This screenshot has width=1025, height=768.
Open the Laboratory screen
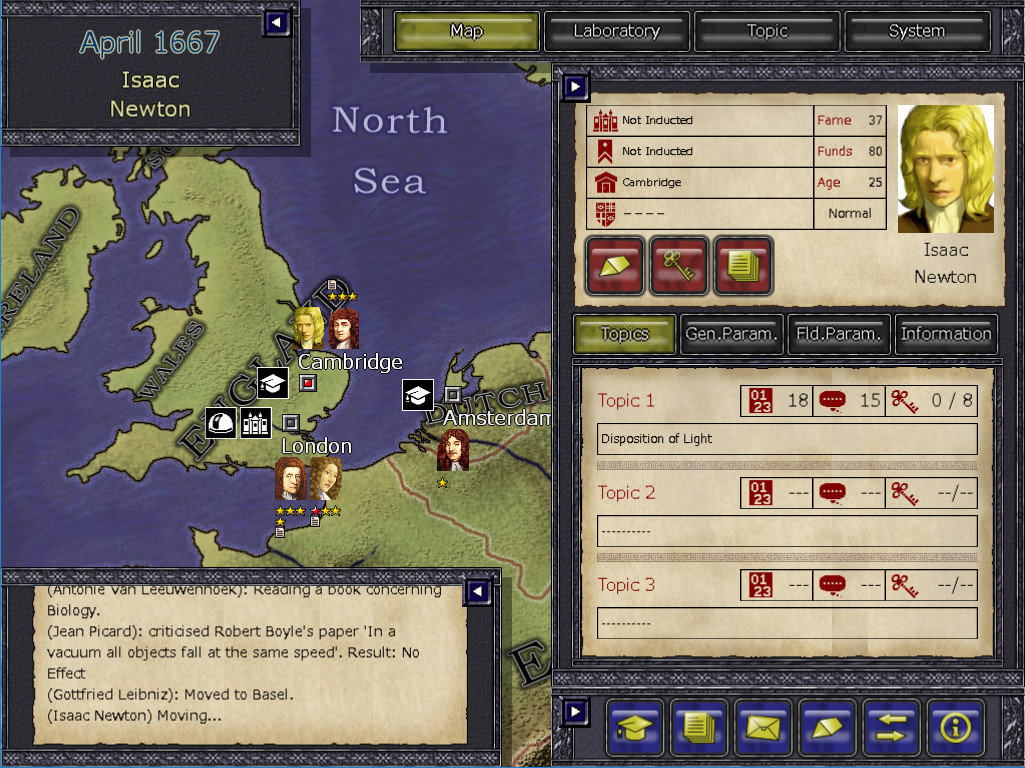(616, 31)
